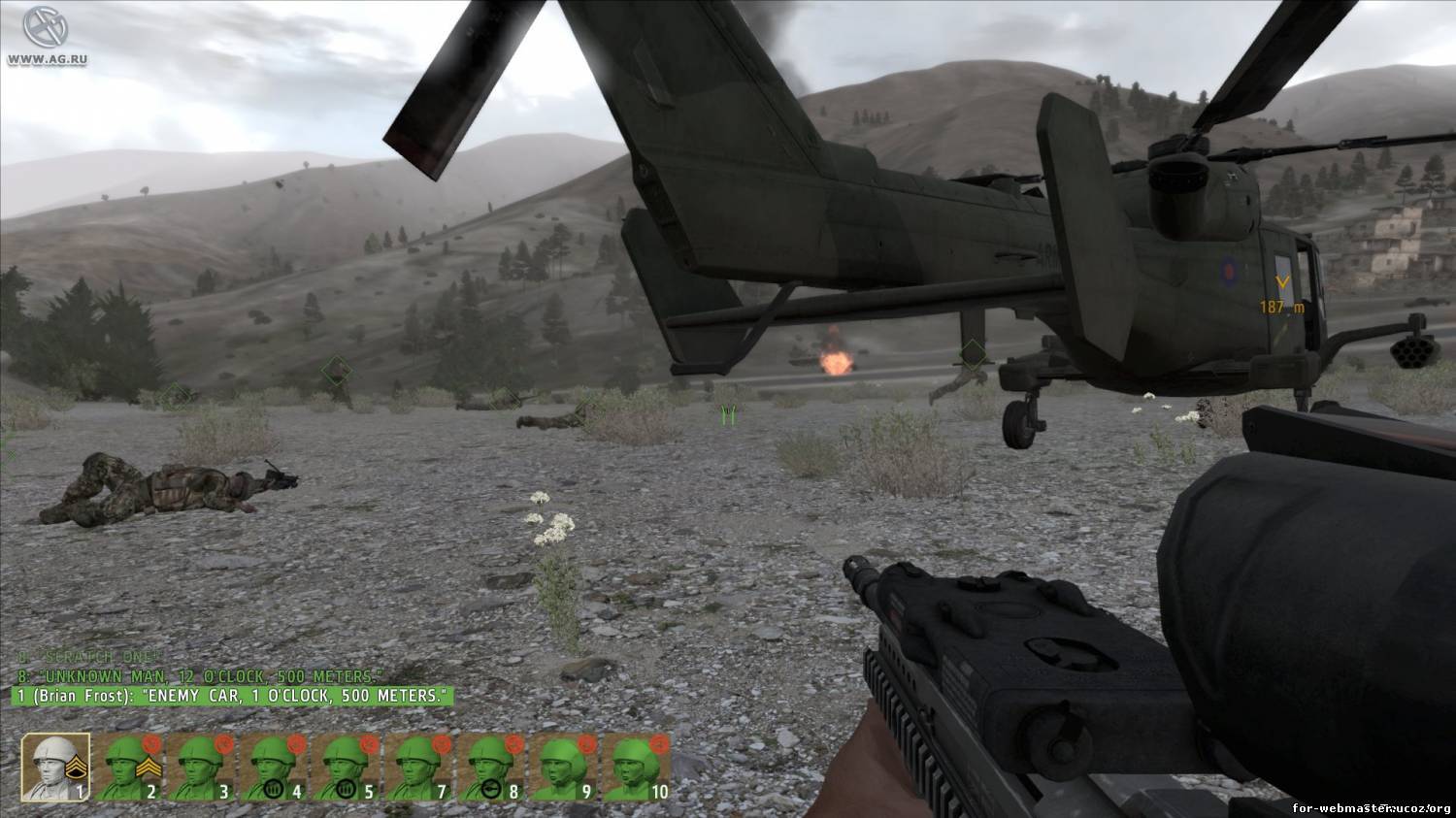Select crew unit 9 portrait

tap(566, 767)
